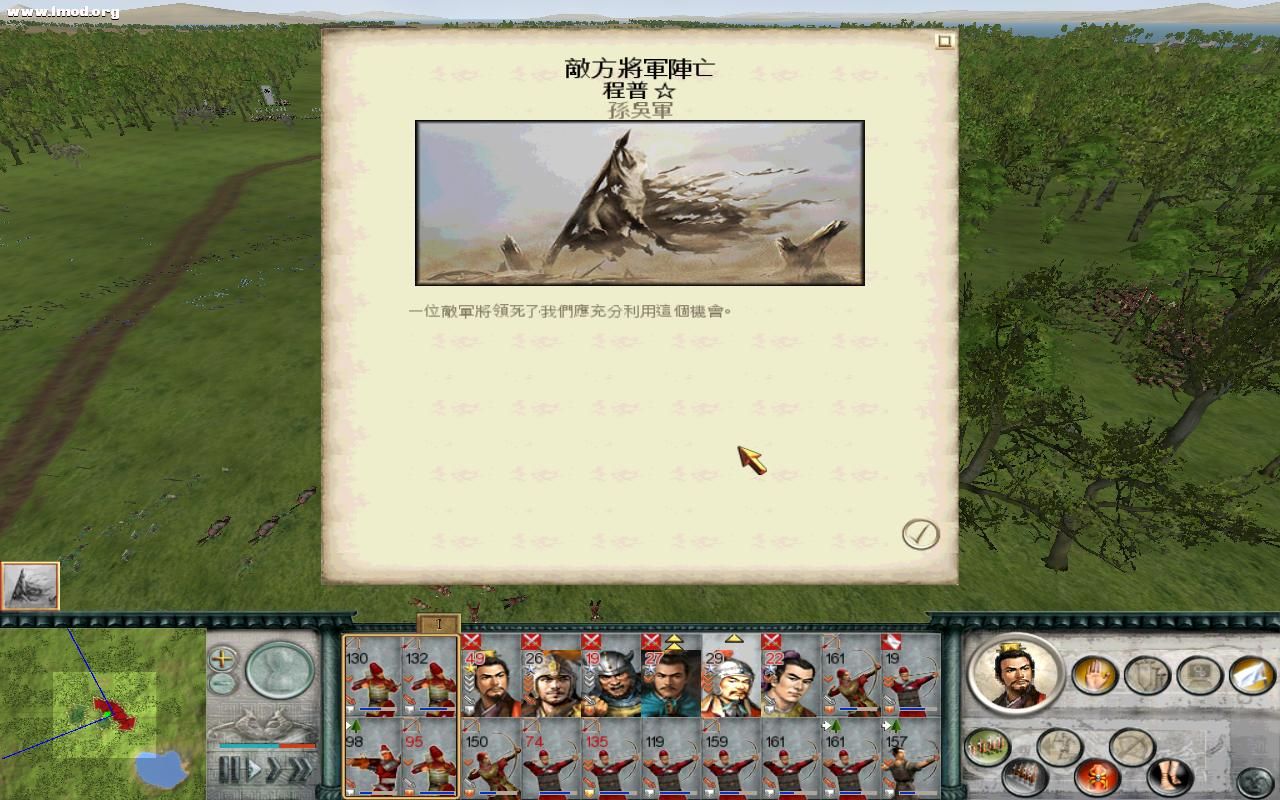Click the blue-red army morale balance bar
The height and width of the screenshot is (800, 1280).
click(x=267, y=745)
